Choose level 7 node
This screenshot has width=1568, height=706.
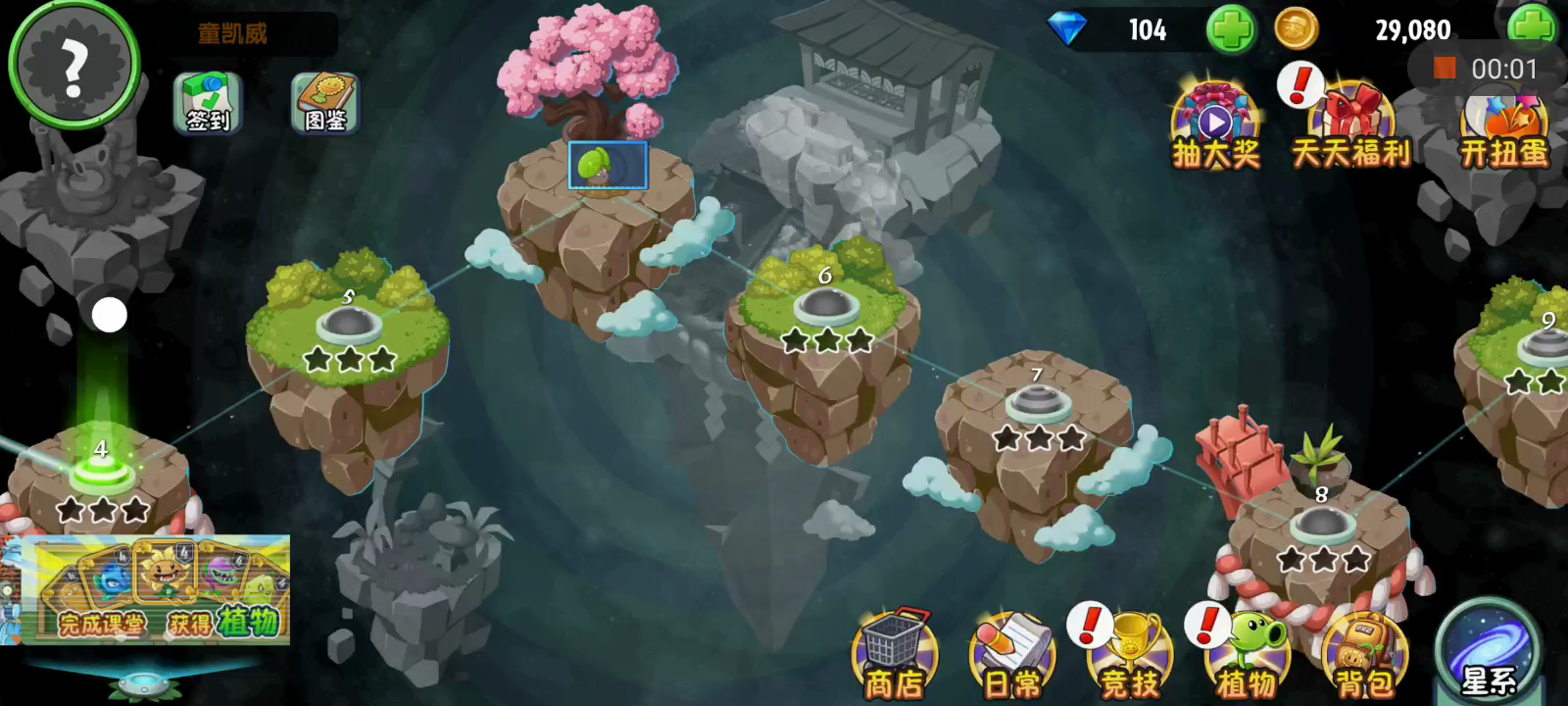(1038, 403)
